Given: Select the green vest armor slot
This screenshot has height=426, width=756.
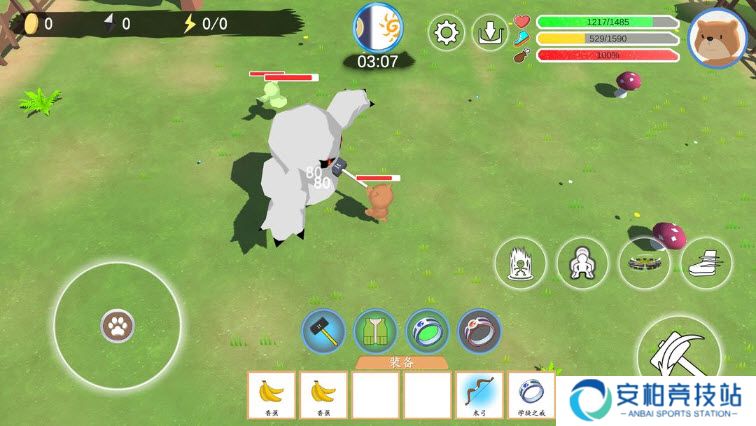Looking at the screenshot, I should pos(376,331).
